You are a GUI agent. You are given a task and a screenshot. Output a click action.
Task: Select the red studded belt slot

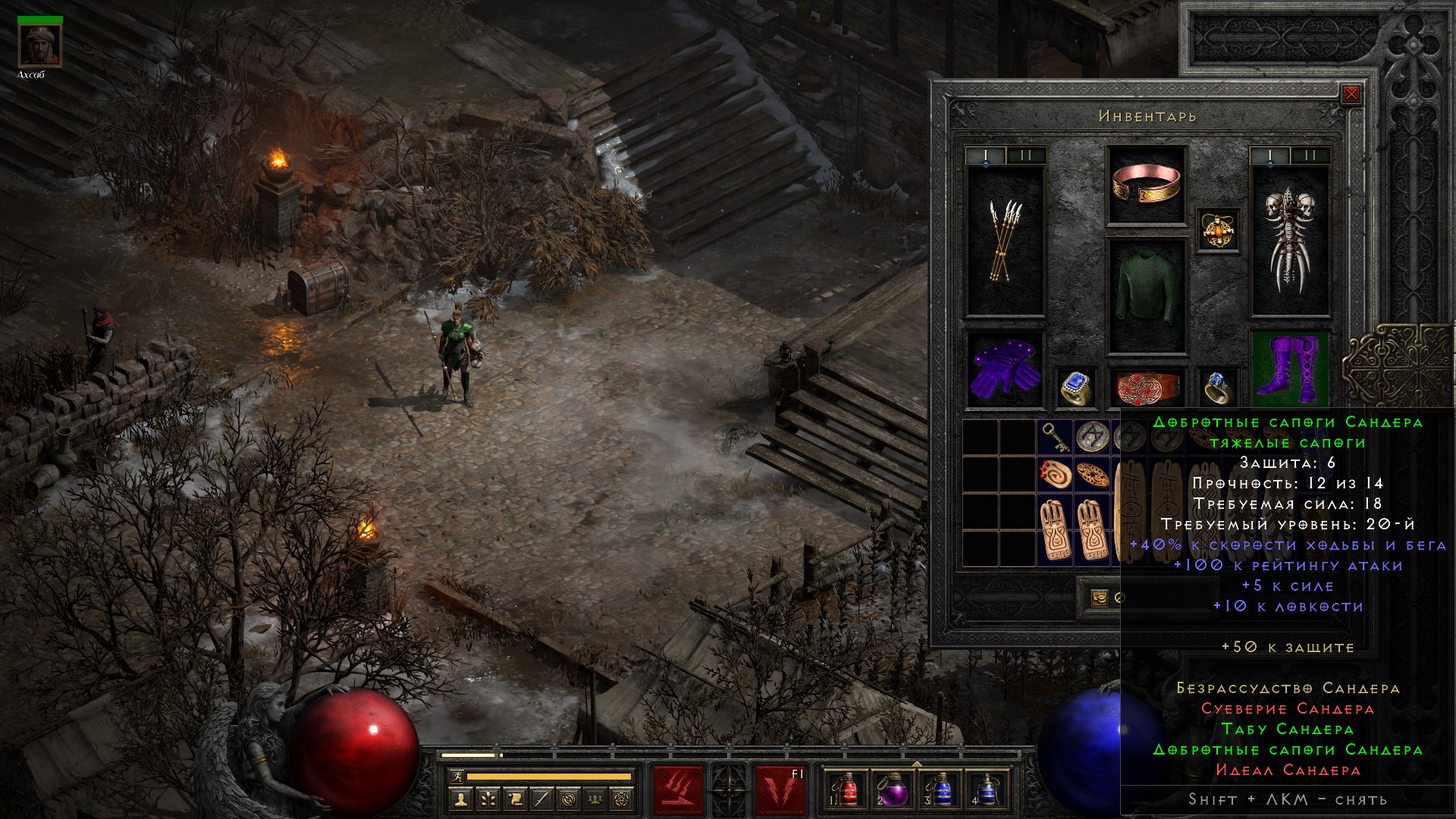point(1146,387)
